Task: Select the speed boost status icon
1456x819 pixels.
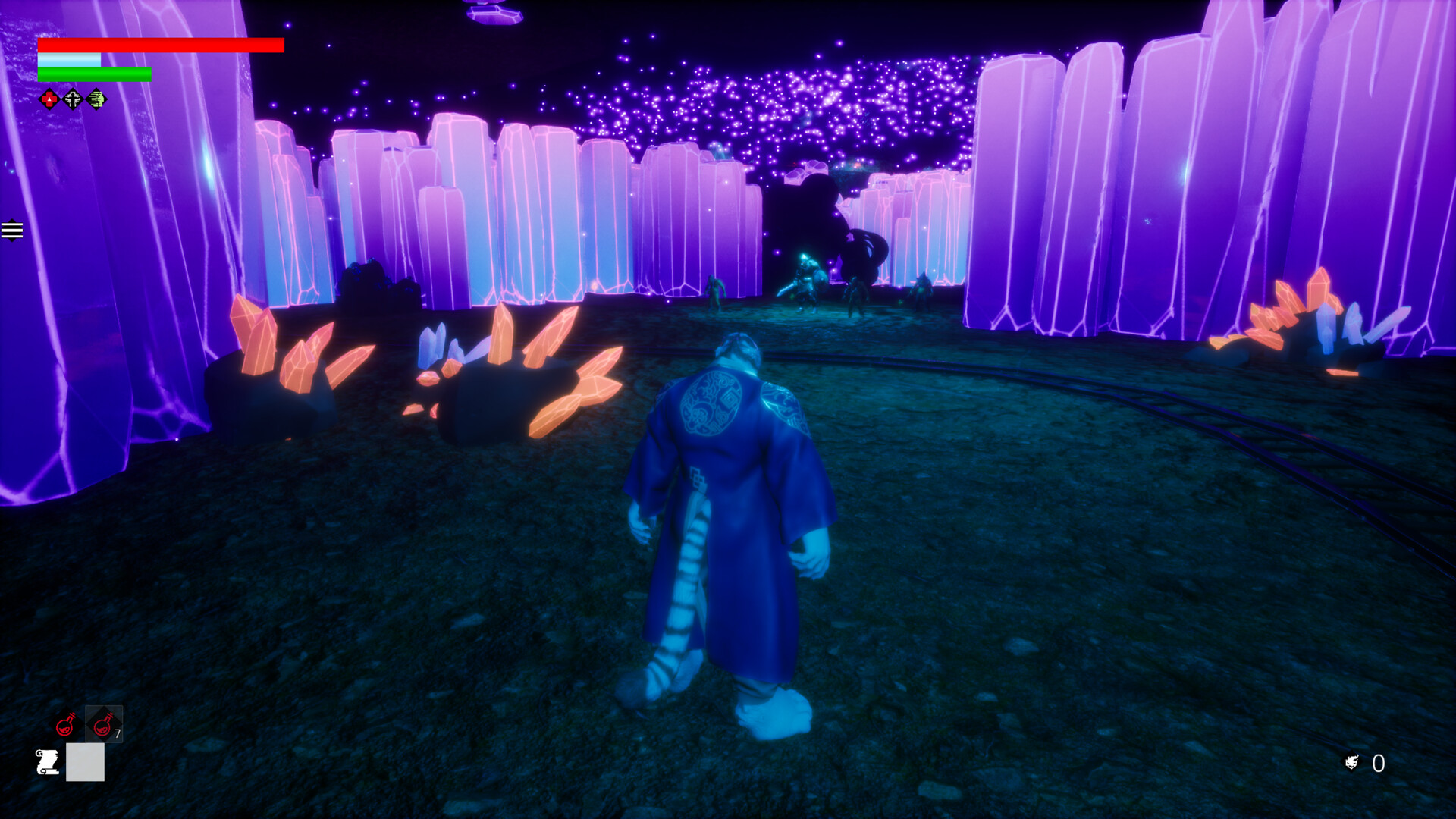Action: click(96, 99)
